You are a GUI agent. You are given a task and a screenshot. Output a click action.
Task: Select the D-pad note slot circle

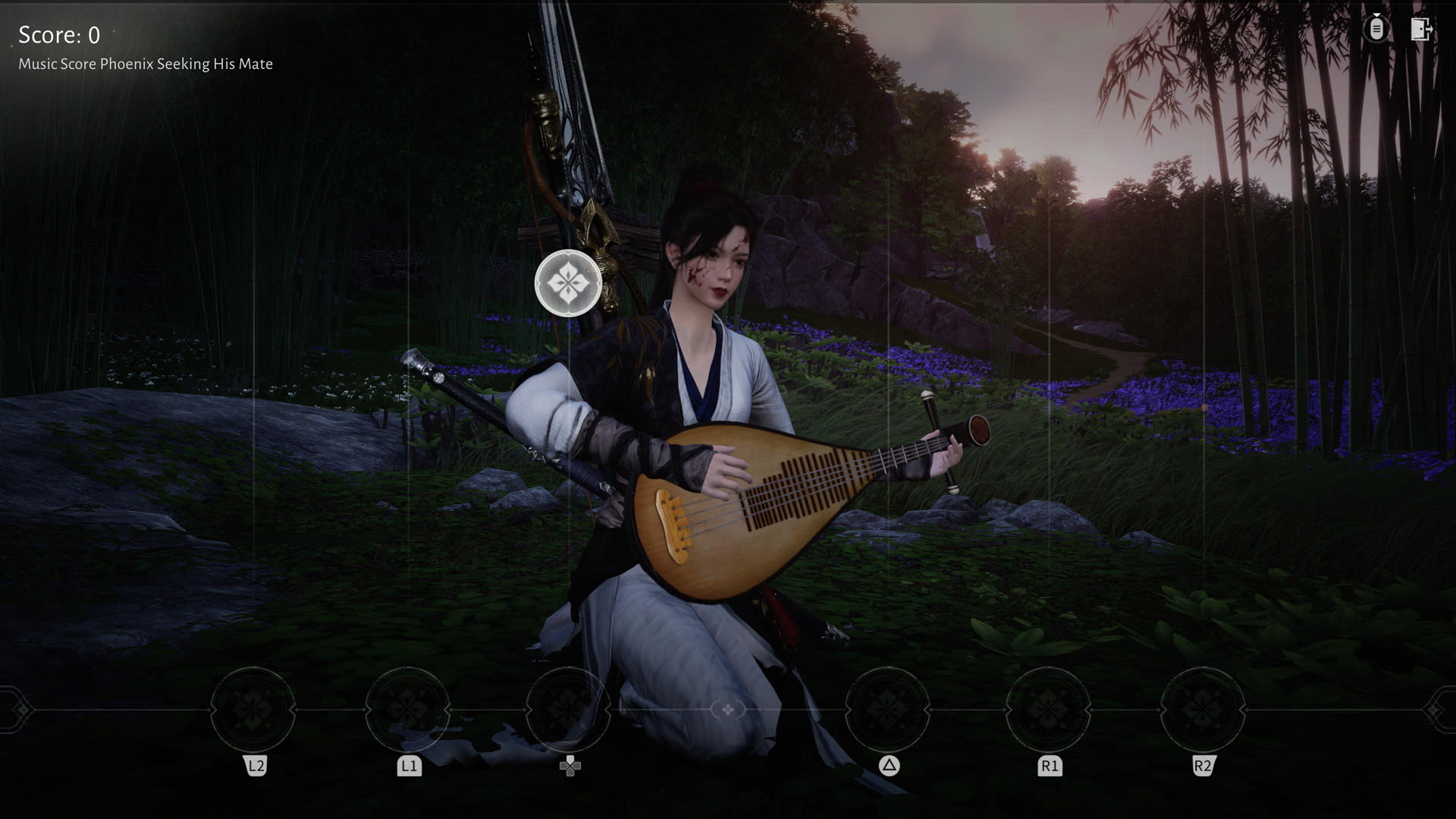(x=570, y=711)
